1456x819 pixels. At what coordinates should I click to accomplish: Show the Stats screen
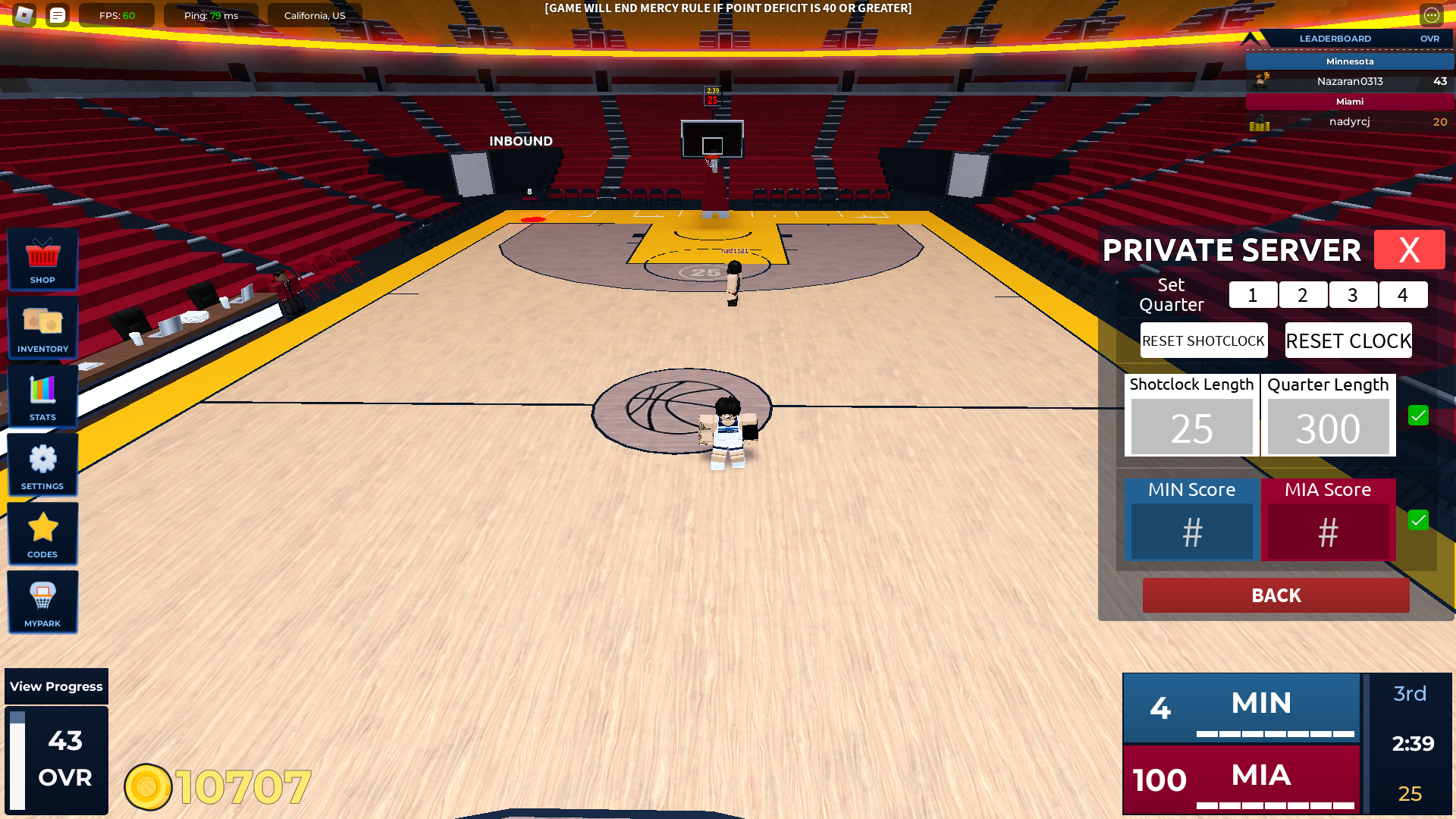[x=42, y=396]
